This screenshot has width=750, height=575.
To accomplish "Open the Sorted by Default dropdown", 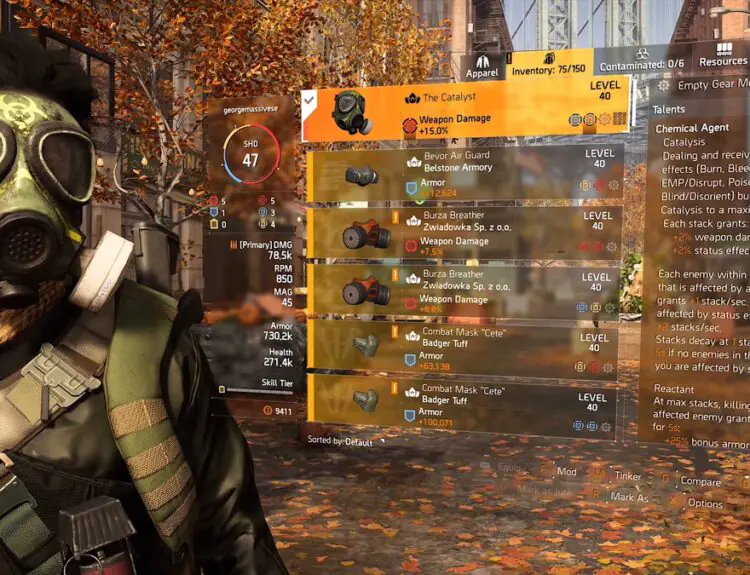I will [x=342, y=440].
